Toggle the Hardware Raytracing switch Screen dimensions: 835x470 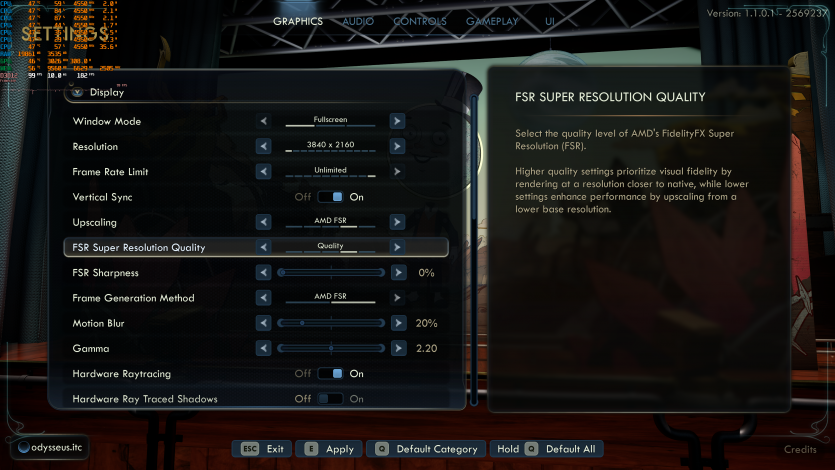330,374
